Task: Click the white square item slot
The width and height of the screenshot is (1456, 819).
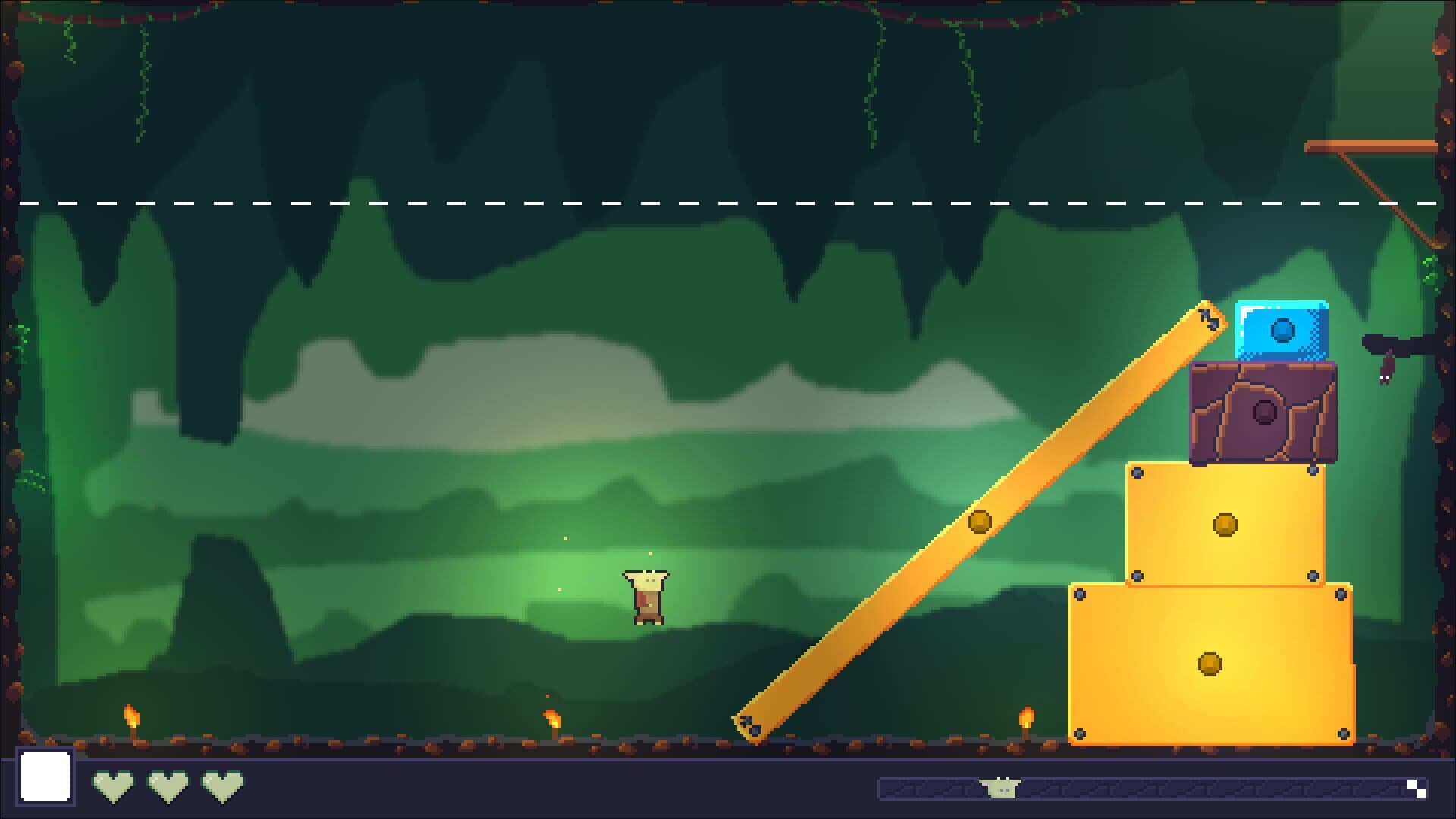Action: [45, 777]
